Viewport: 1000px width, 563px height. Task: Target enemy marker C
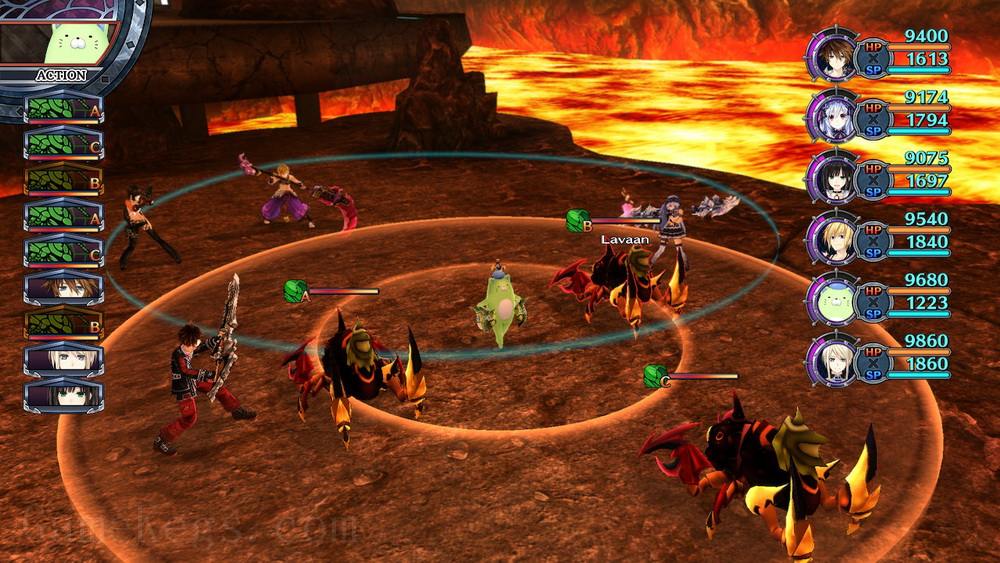[x=654, y=376]
